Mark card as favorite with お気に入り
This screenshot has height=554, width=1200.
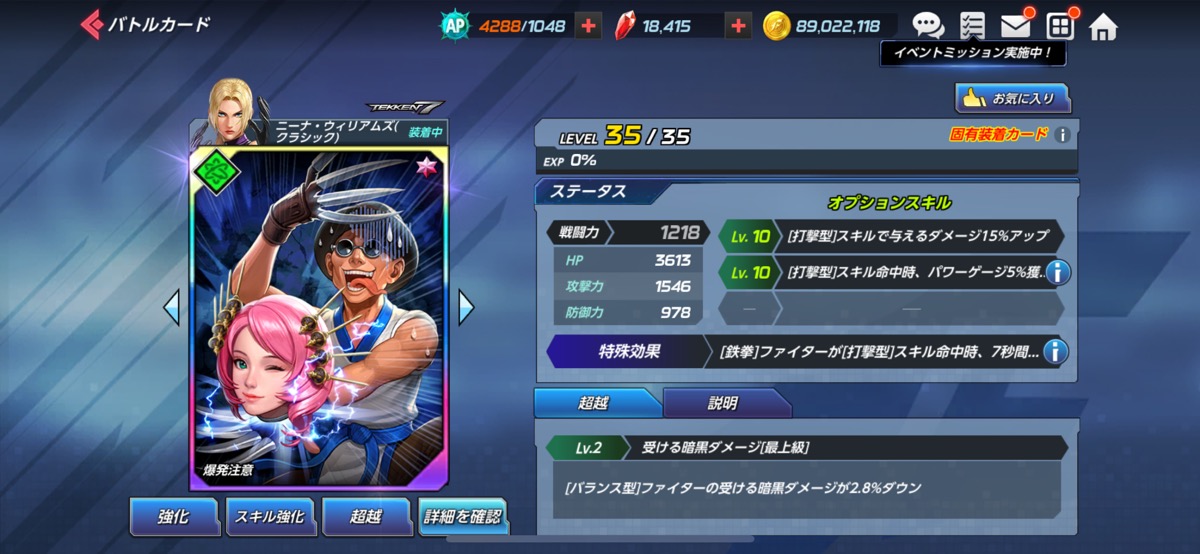1013,98
